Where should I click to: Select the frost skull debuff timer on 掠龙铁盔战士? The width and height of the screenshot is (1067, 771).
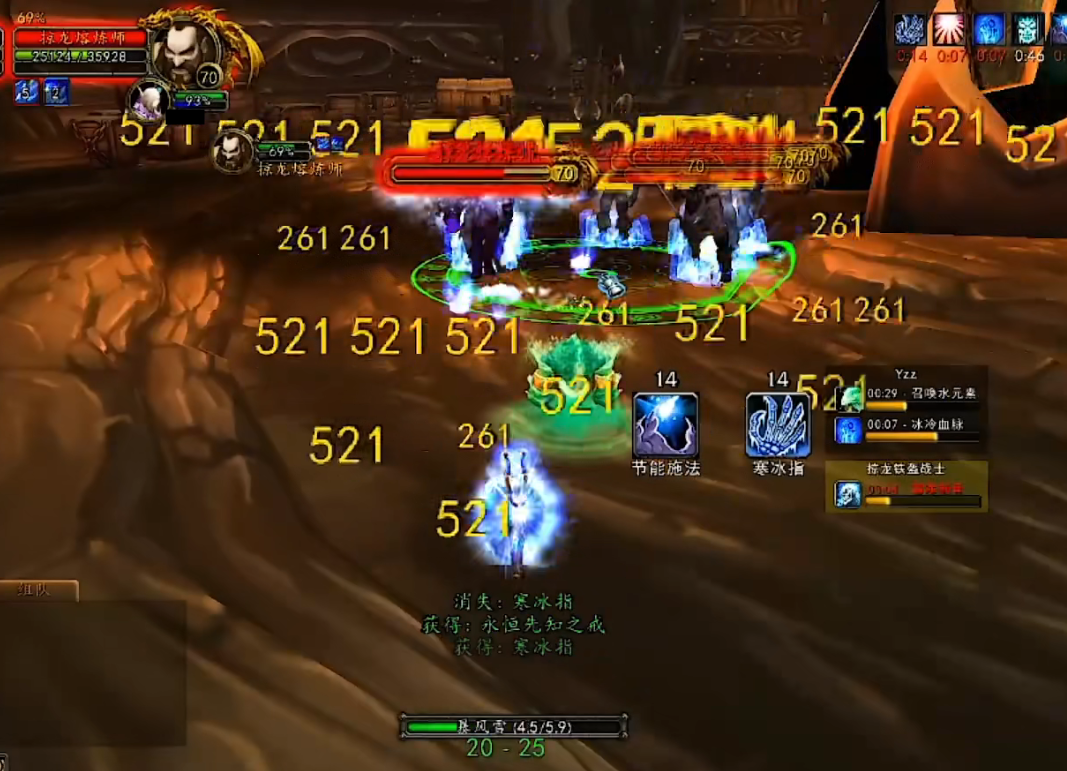pyautogui.click(x=906, y=494)
